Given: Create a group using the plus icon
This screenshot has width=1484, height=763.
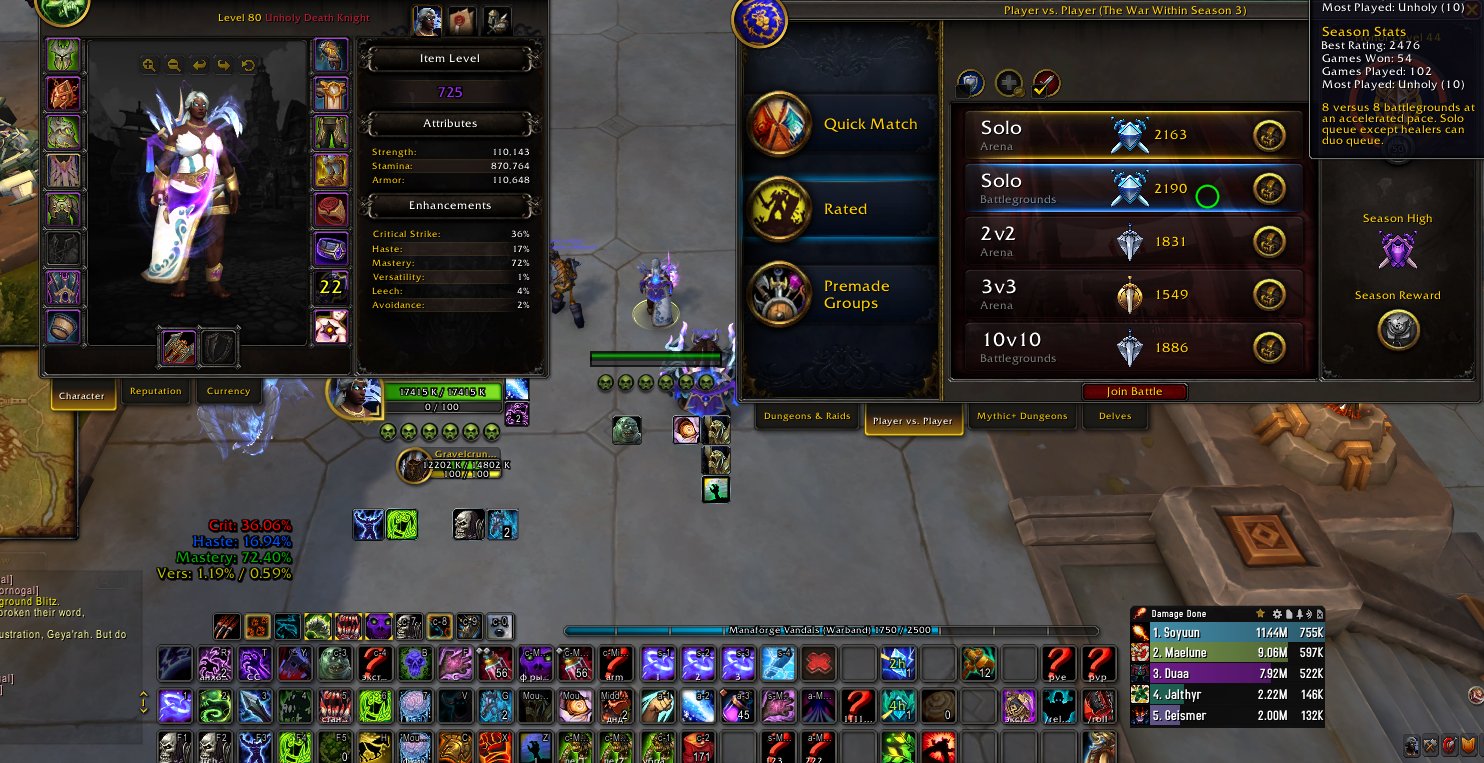Looking at the screenshot, I should (x=1010, y=84).
